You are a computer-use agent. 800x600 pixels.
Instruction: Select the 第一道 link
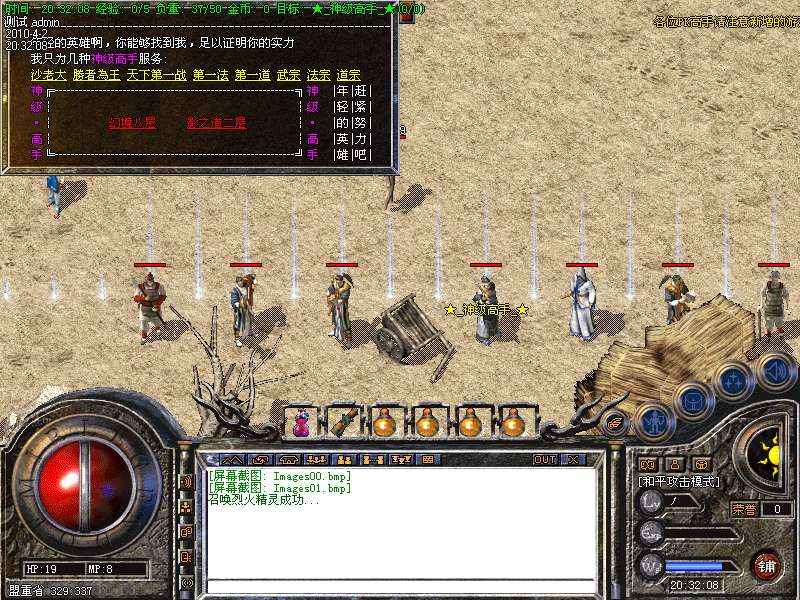[x=252, y=75]
